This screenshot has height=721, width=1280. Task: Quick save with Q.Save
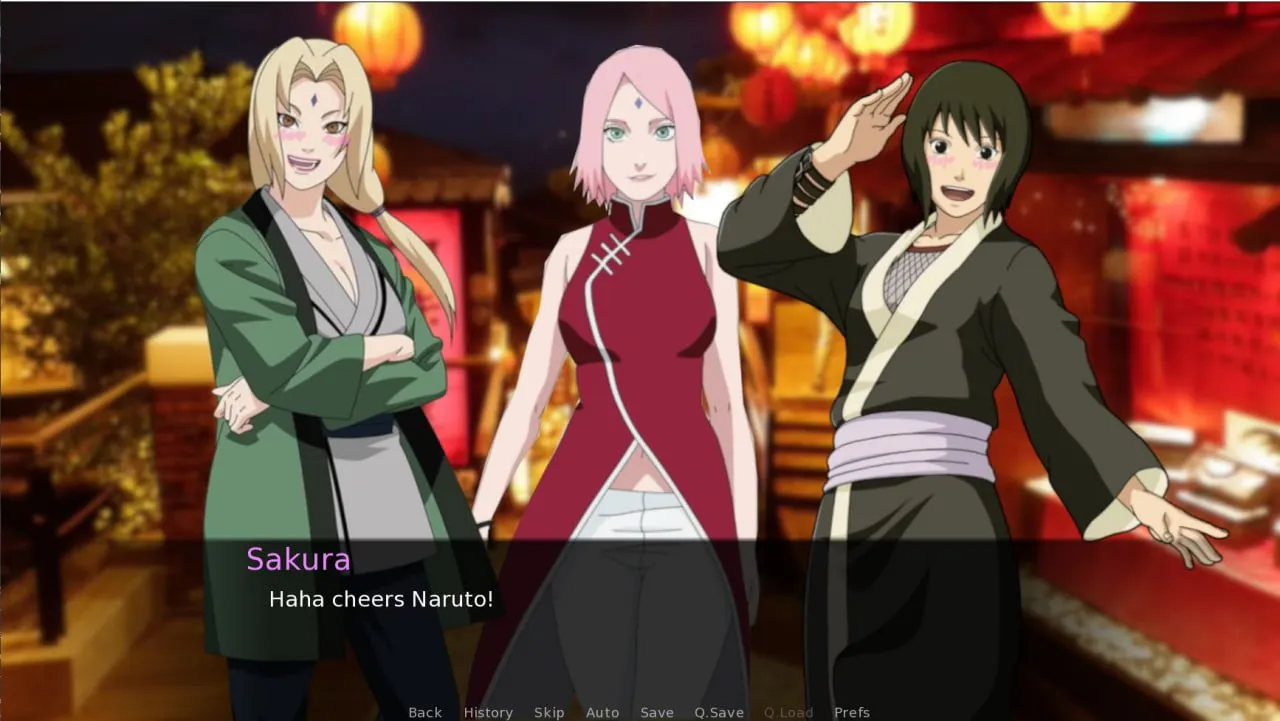[719, 712]
